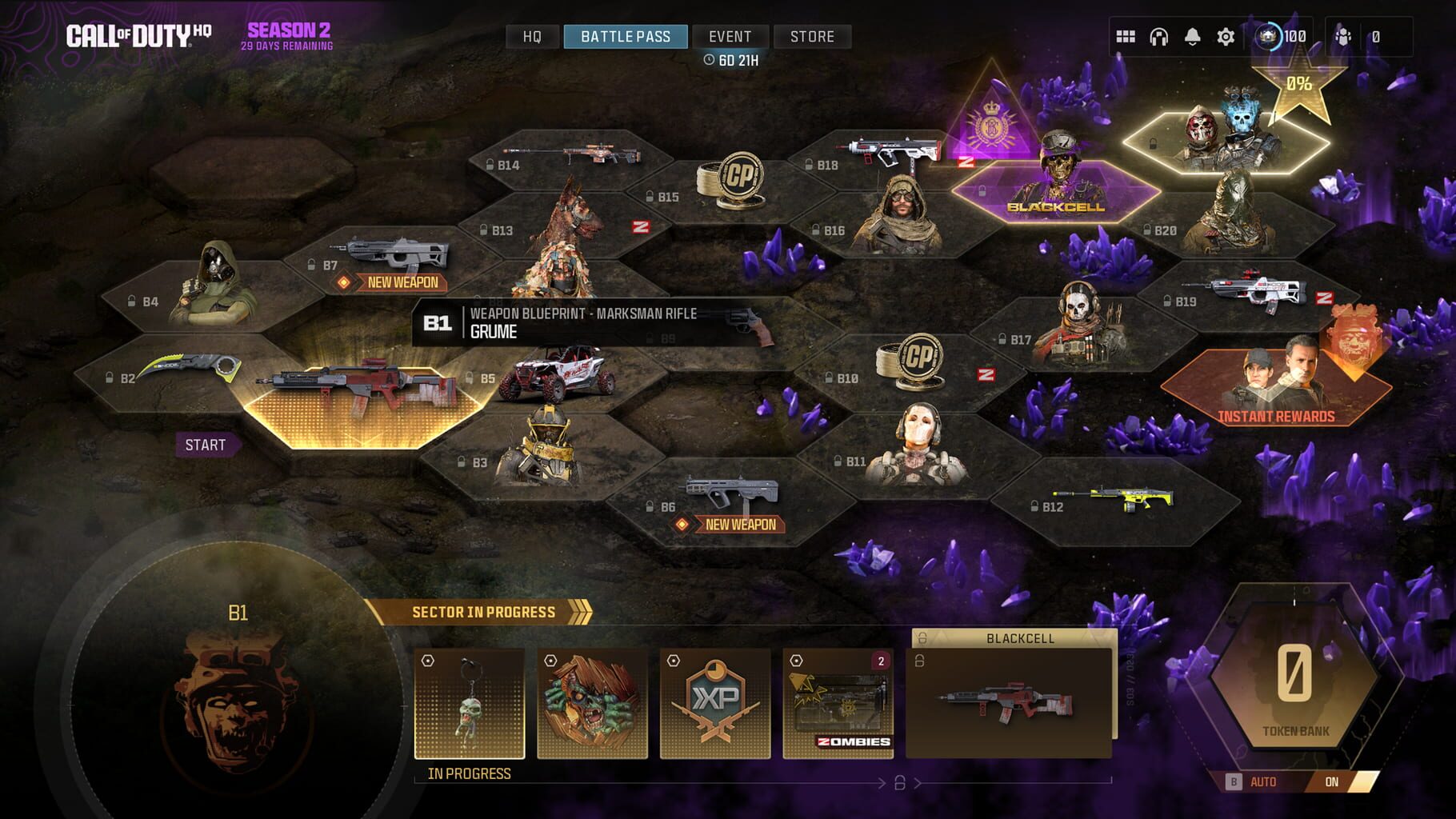Switch to the STORE tab
1456x819 pixels.
tap(811, 36)
